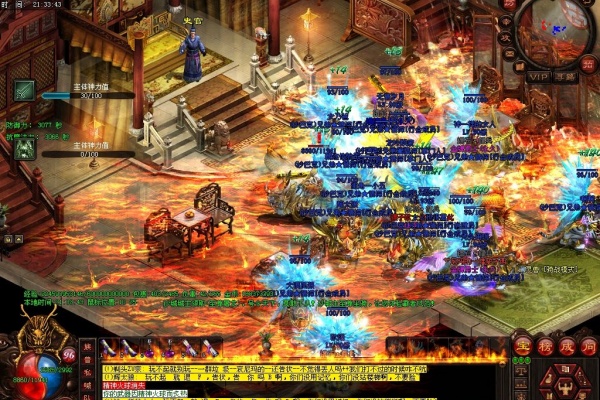Use the first scroll in the hotbar
Image resolution: width=600 pixels, height=400 pixels.
click(x=110, y=346)
